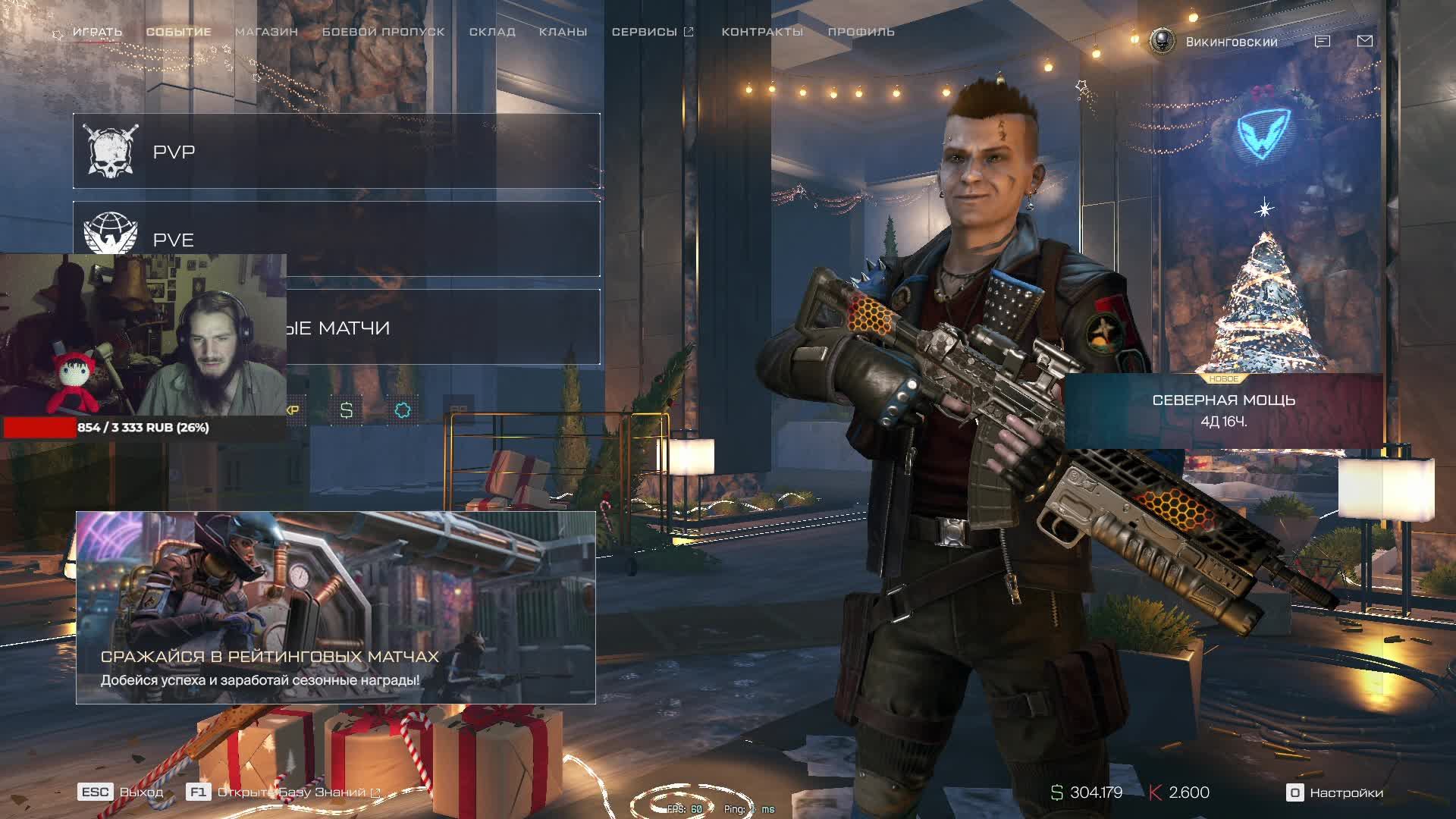Select the PVP game mode
The width and height of the screenshot is (1456, 819).
click(337, 152)
